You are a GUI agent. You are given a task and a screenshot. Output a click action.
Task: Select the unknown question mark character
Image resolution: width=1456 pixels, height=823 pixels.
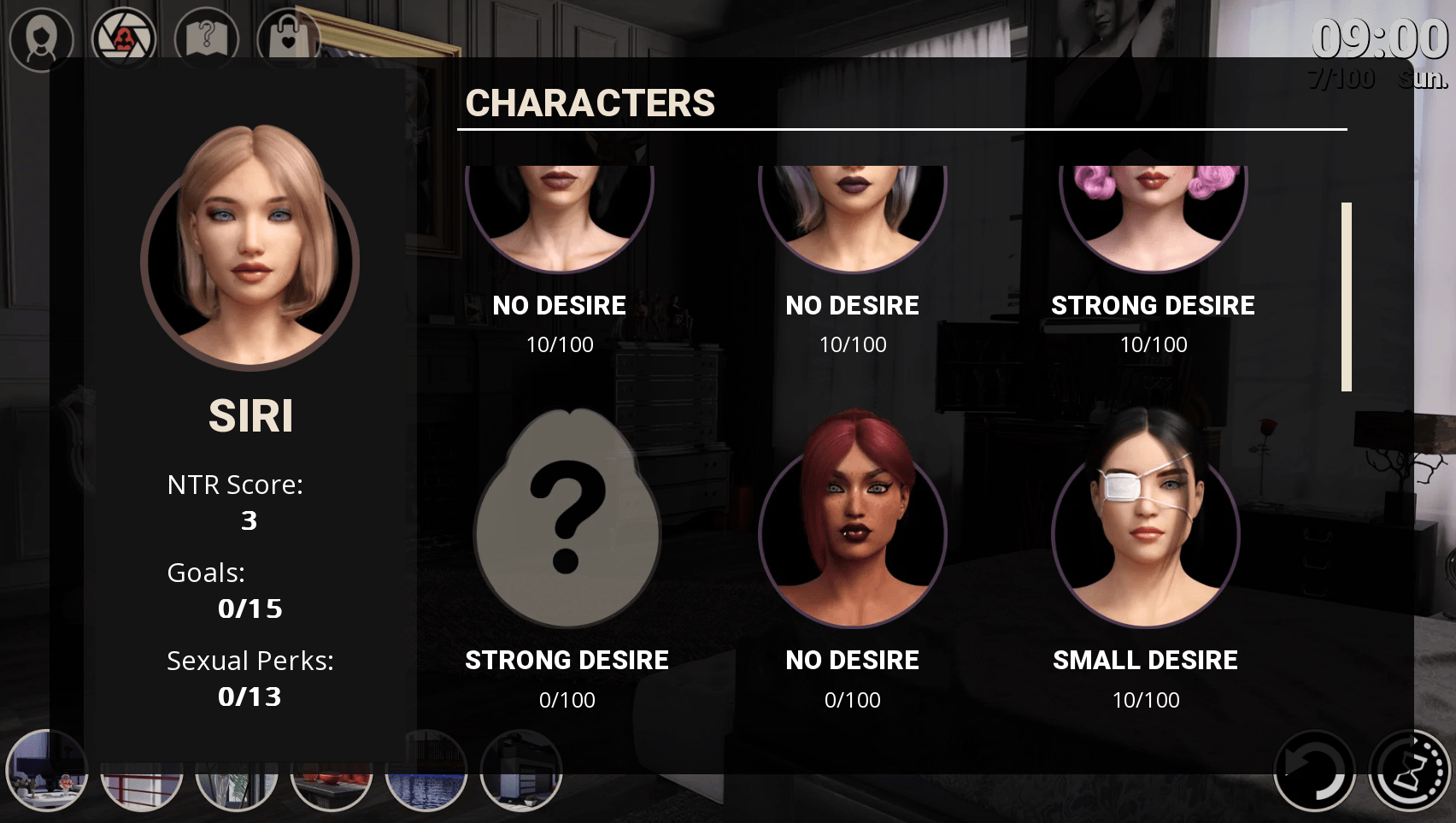point(567,520)
